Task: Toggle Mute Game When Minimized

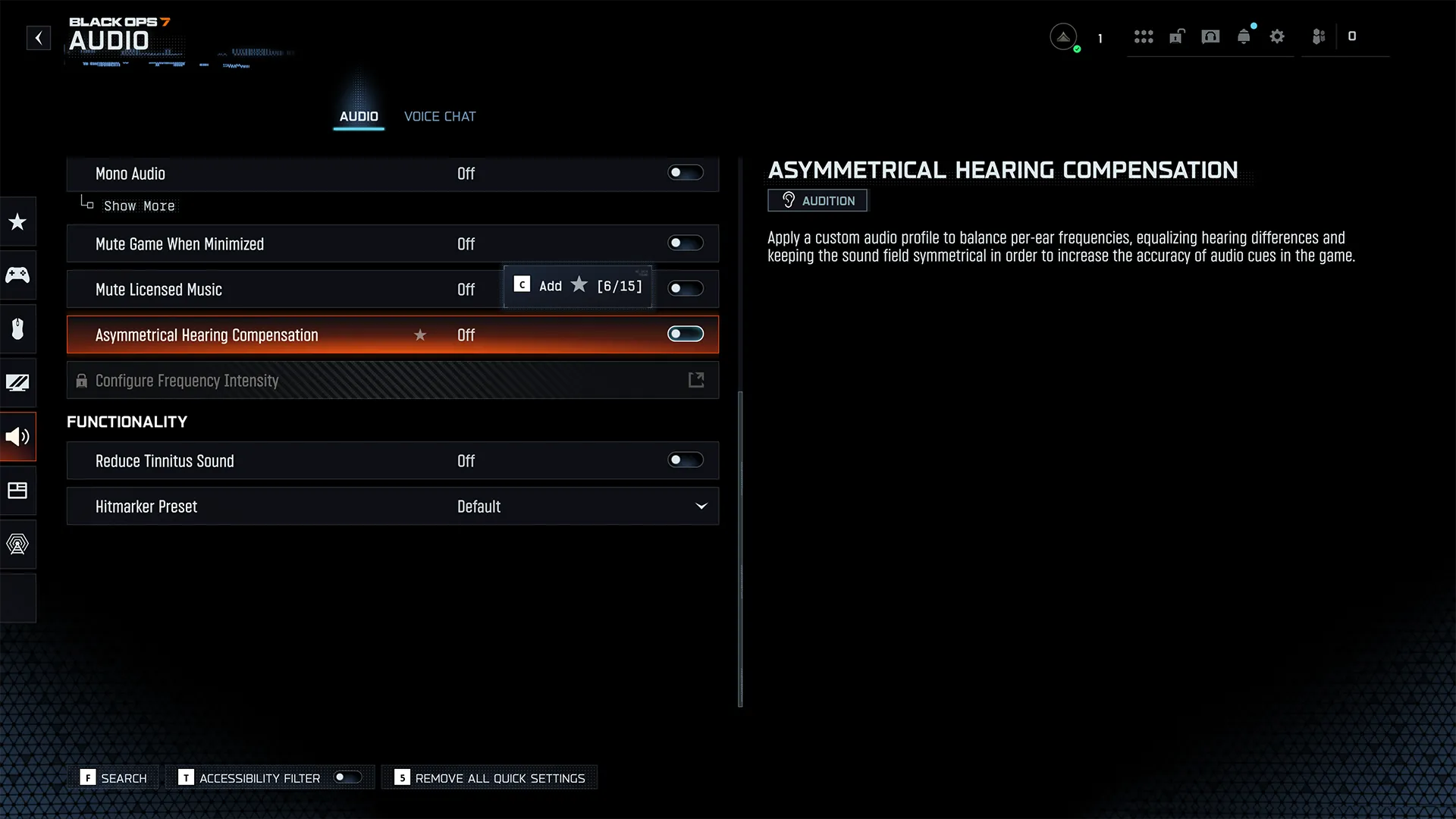Action: click(x=685, y=243)
